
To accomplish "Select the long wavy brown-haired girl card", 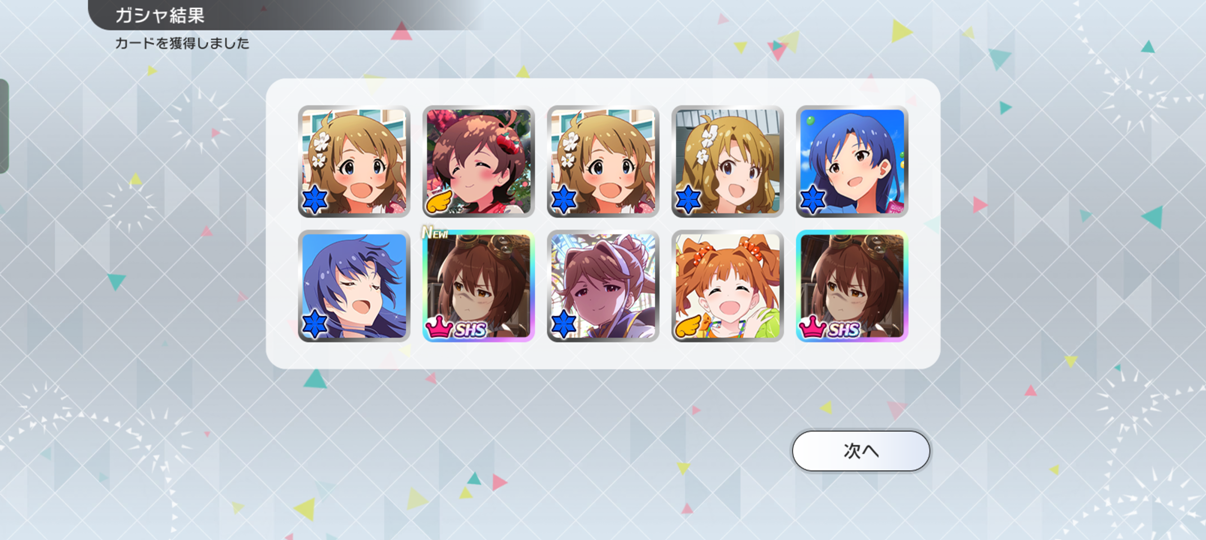I will [x=727, y=162].
